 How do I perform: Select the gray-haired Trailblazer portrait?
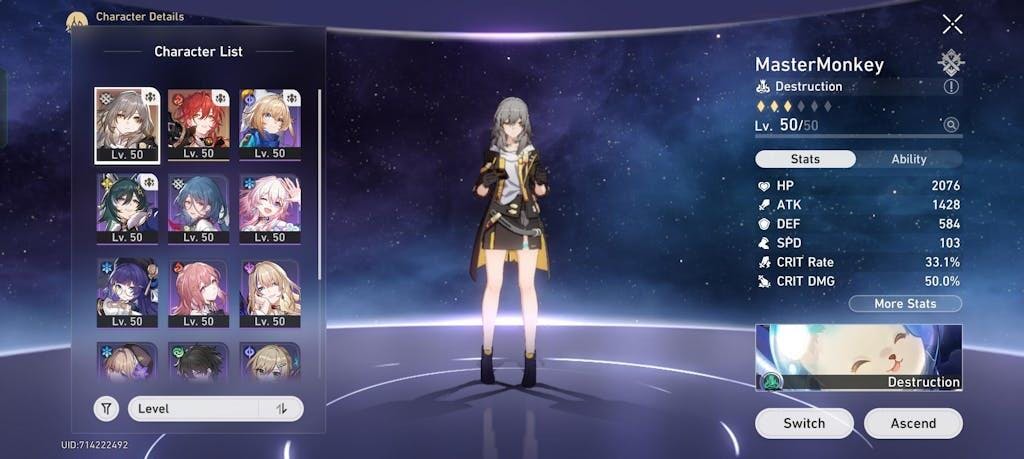pyautogui.click(x=127, y=124)
